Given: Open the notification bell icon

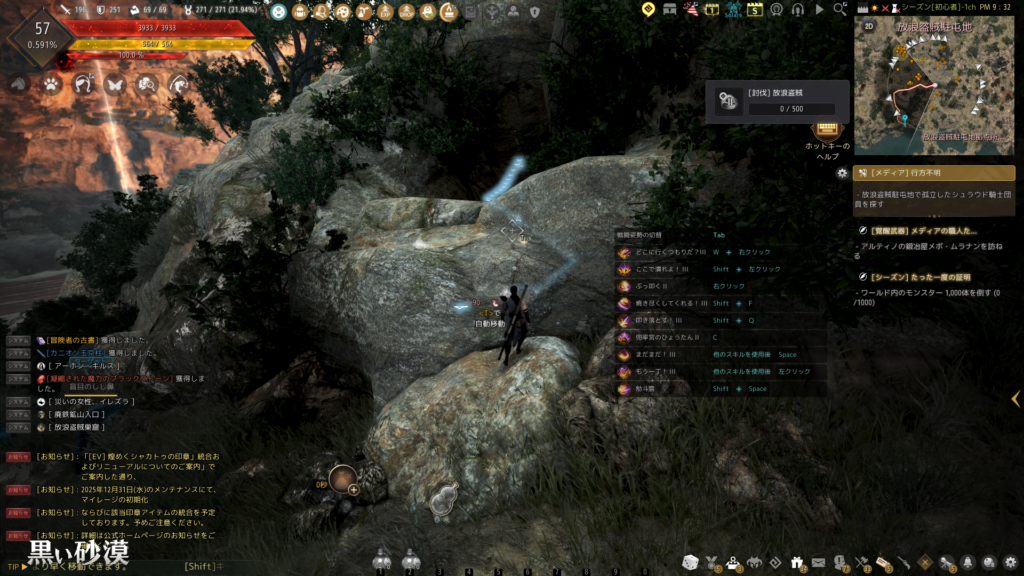Looking at the screenshot, I should click(968, 562).
